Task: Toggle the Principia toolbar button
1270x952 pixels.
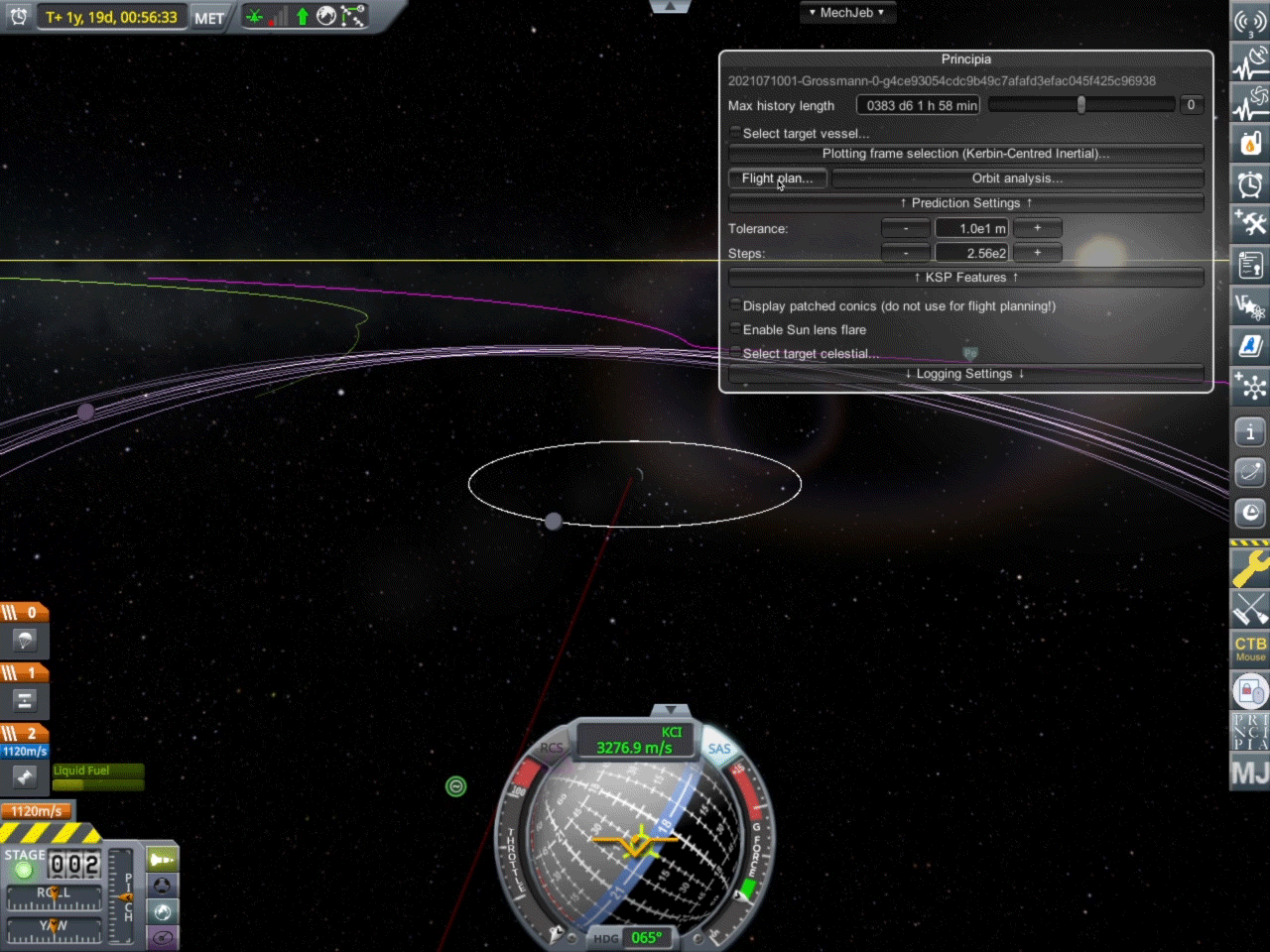Action: pyautogui.click(x=1250, y=732)
